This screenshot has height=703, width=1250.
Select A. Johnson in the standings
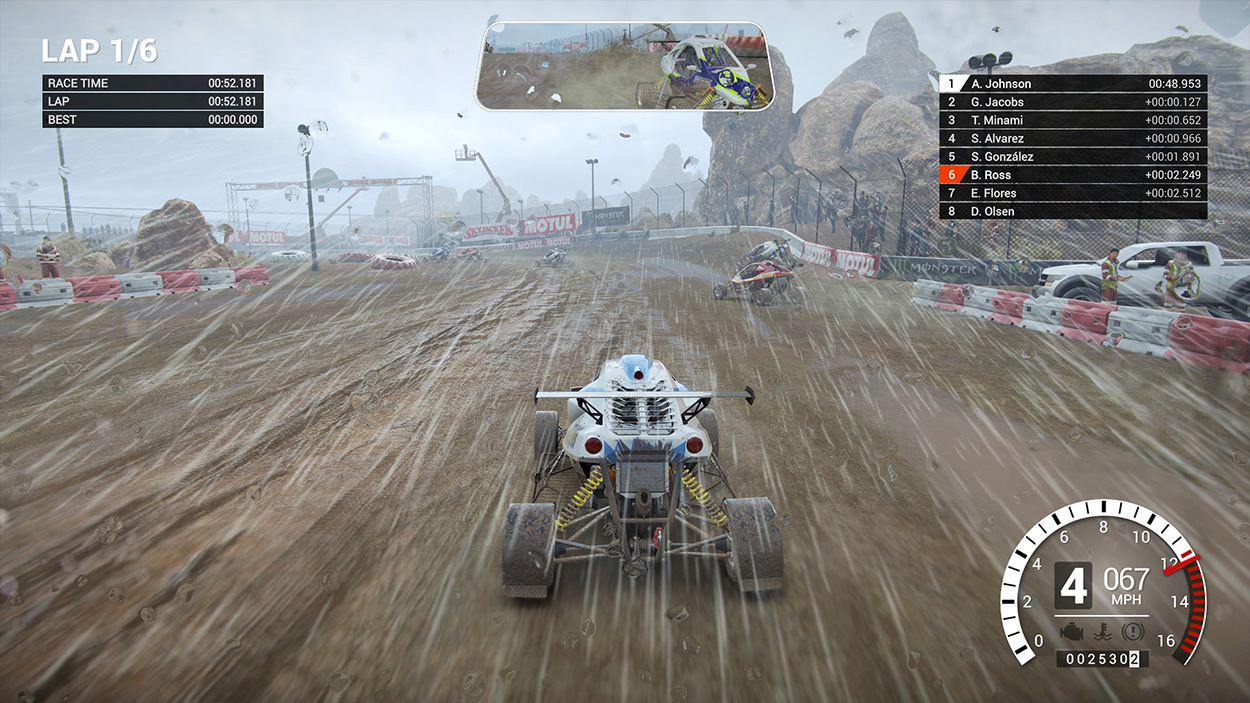click(x=1073, y=84)
